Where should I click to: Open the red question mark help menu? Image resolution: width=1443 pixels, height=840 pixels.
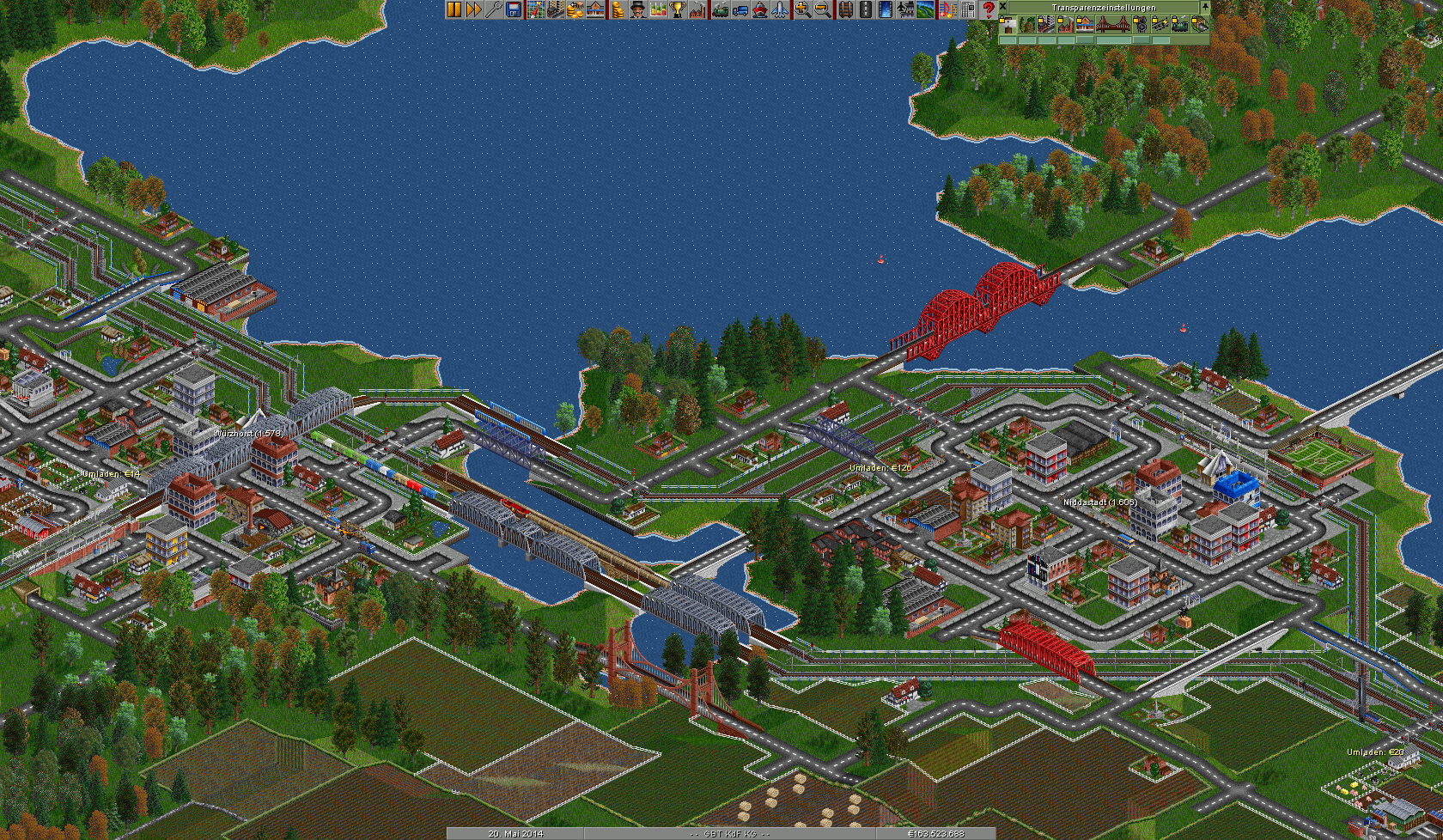[x=988, y=9]
